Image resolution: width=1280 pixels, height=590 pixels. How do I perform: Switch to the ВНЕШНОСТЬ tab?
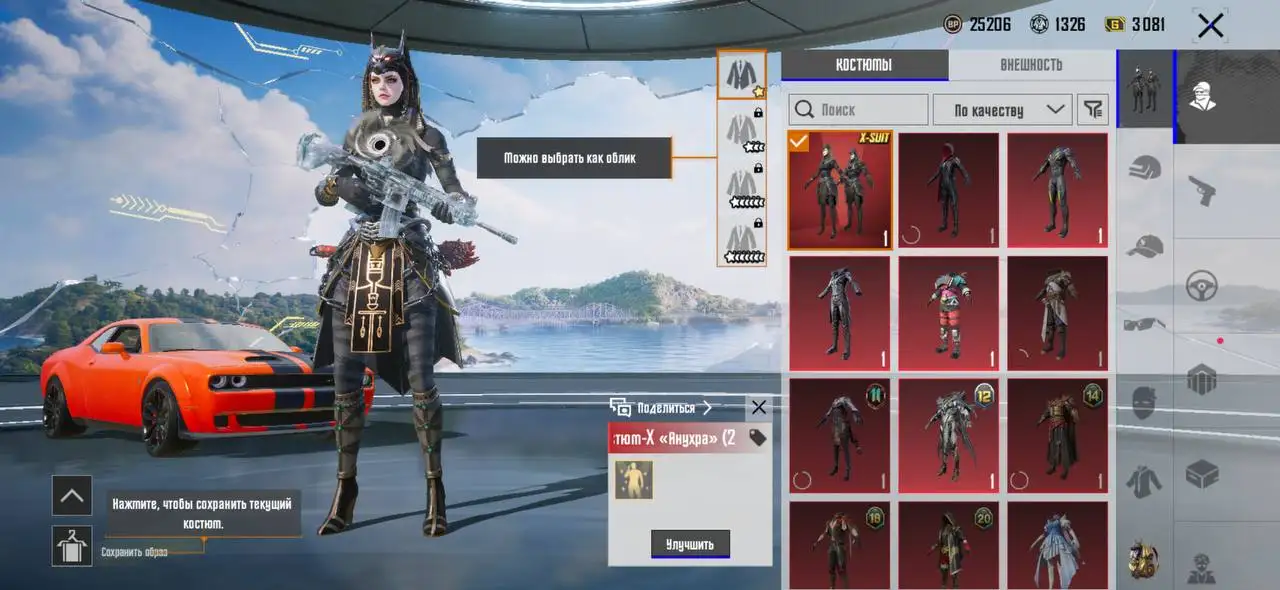[1030, 65]
